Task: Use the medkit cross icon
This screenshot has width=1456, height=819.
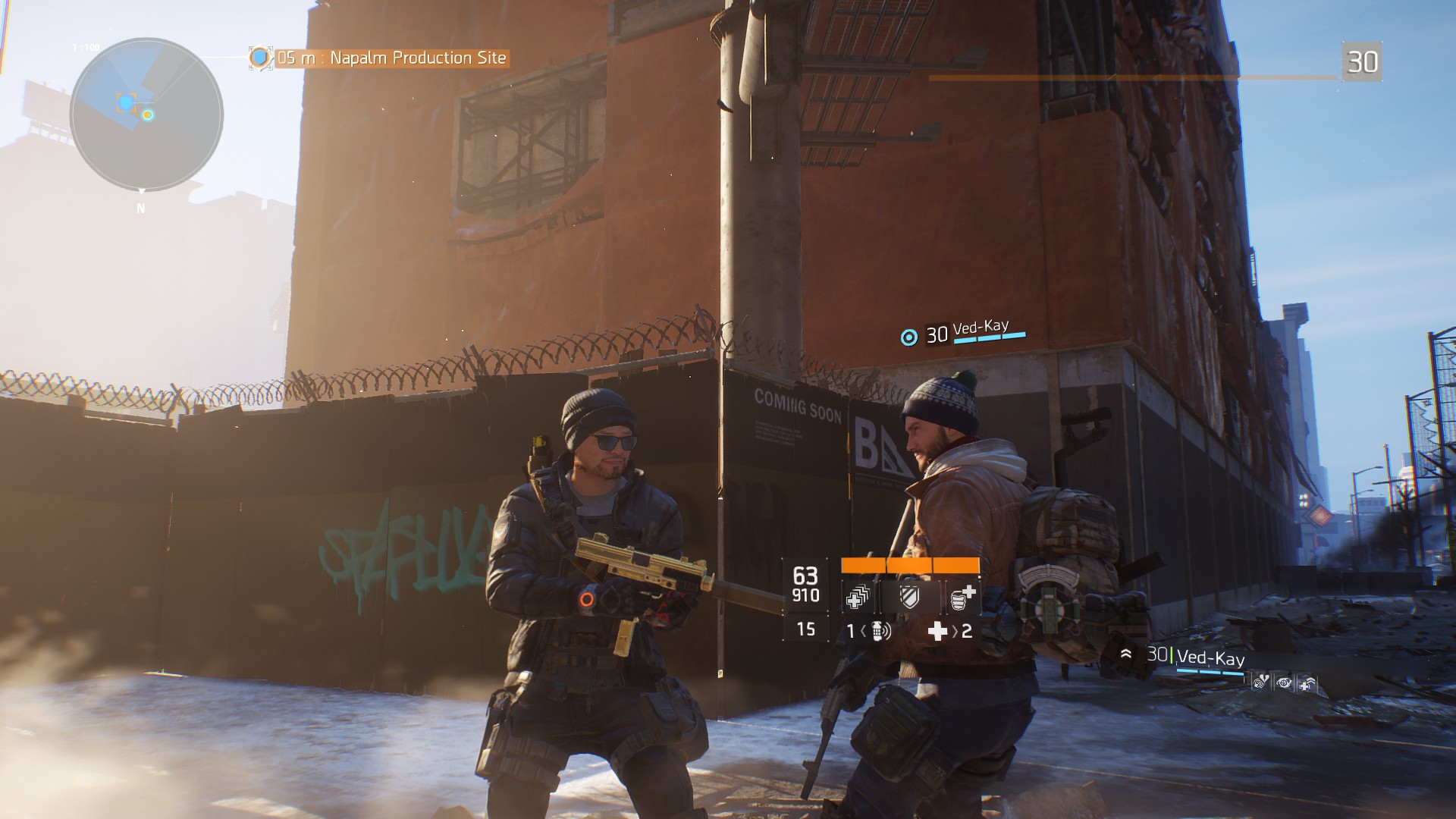Action: [x=939, y=631]
